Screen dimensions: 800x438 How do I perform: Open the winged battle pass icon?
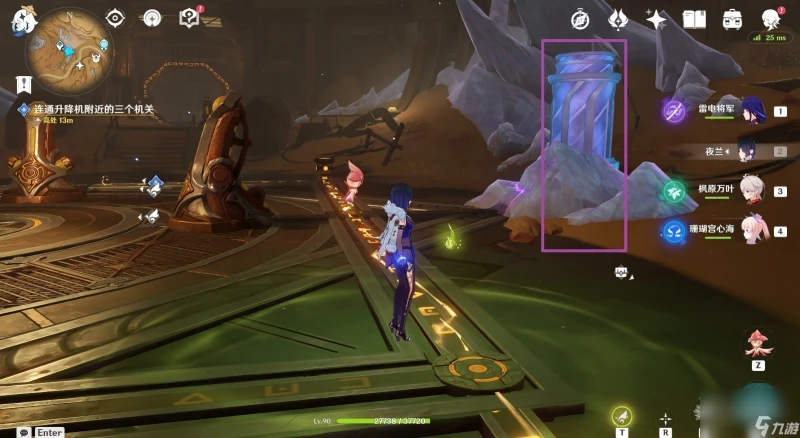click(617, 18)
